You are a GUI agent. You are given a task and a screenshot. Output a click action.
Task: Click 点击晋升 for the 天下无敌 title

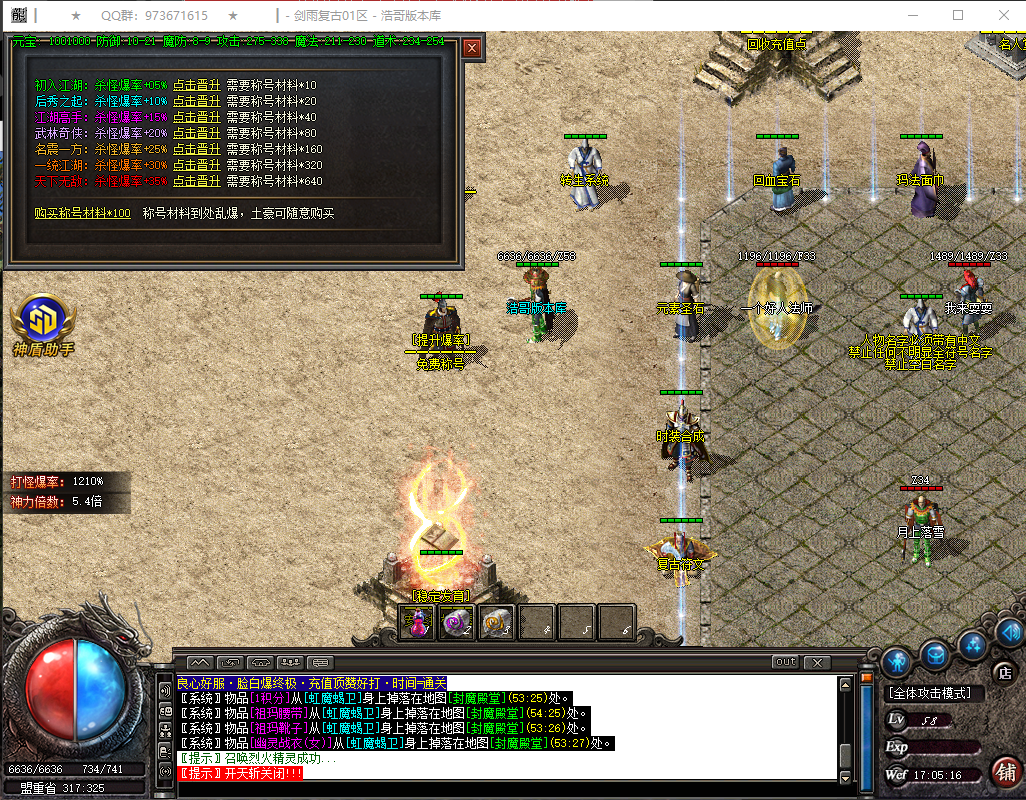click(x=196, y=181)
